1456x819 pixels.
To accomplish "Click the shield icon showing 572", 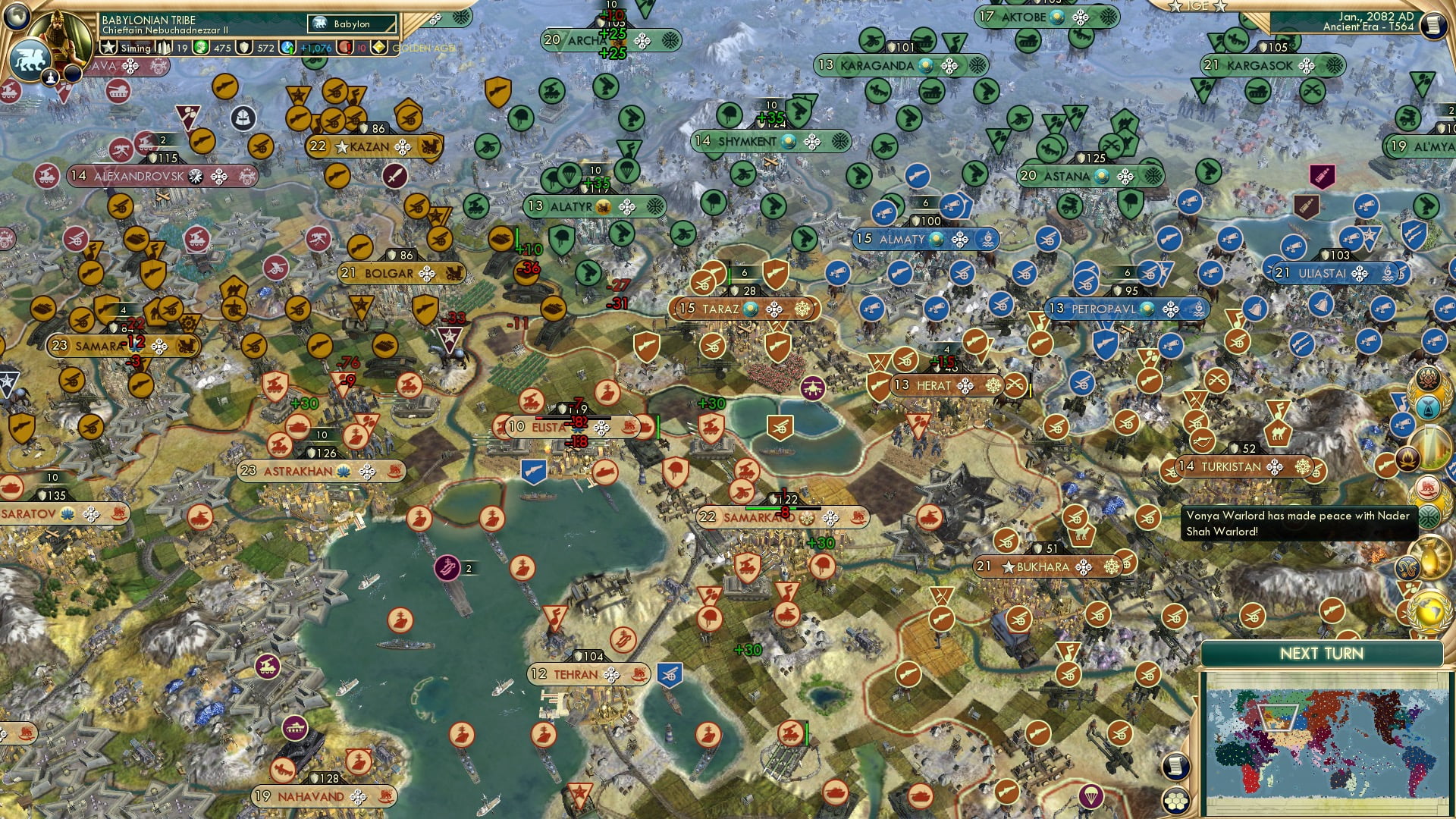I will 244,48.
